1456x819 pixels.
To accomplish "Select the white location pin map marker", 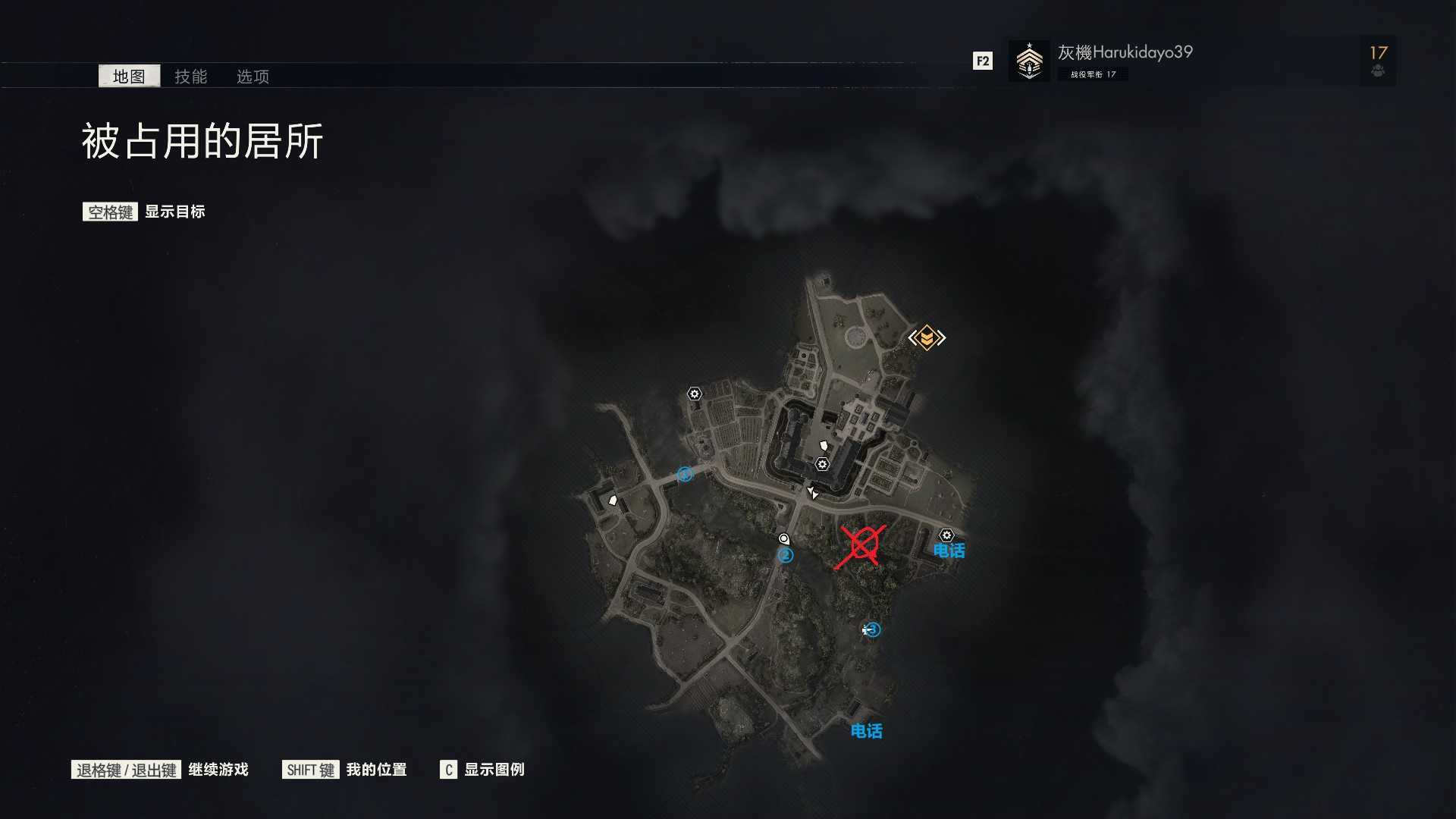I will pos(784,539).
